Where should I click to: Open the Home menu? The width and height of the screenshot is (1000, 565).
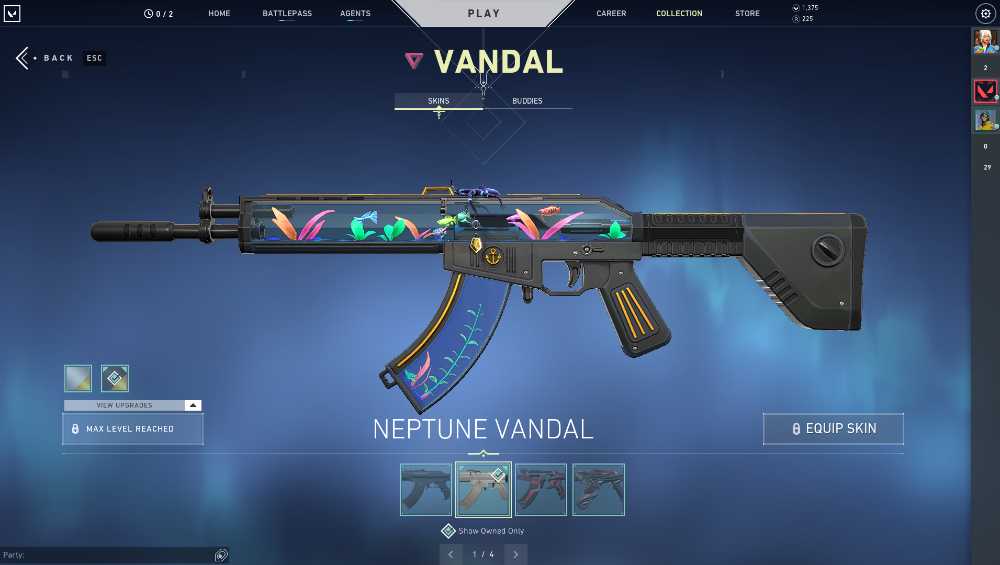pyautogui.click(x=219, y=14)
